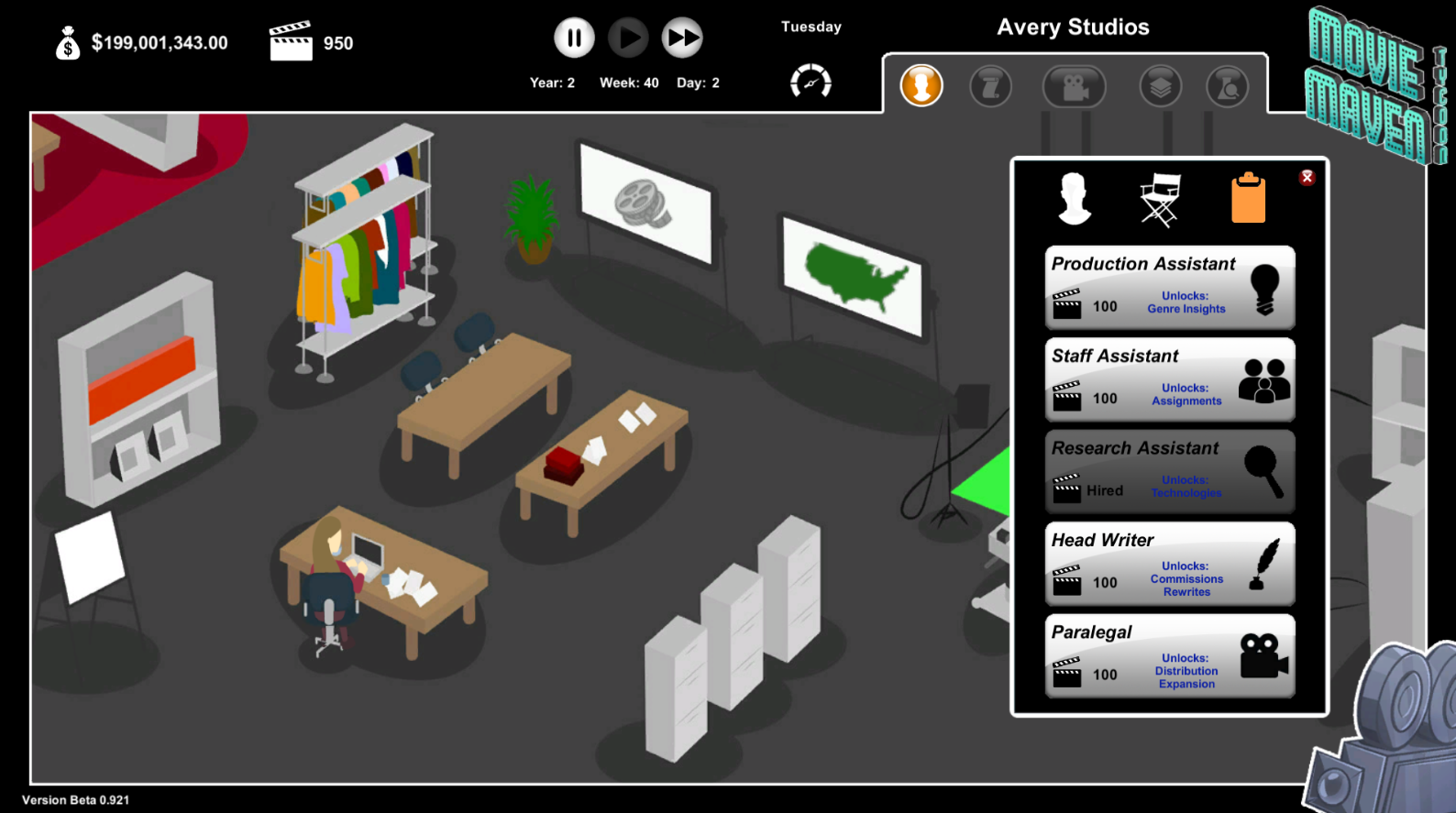1456x813 pixels.
Task: Click the game speed gauge dial
Action: pyautogui.click(x=811, y=82)
